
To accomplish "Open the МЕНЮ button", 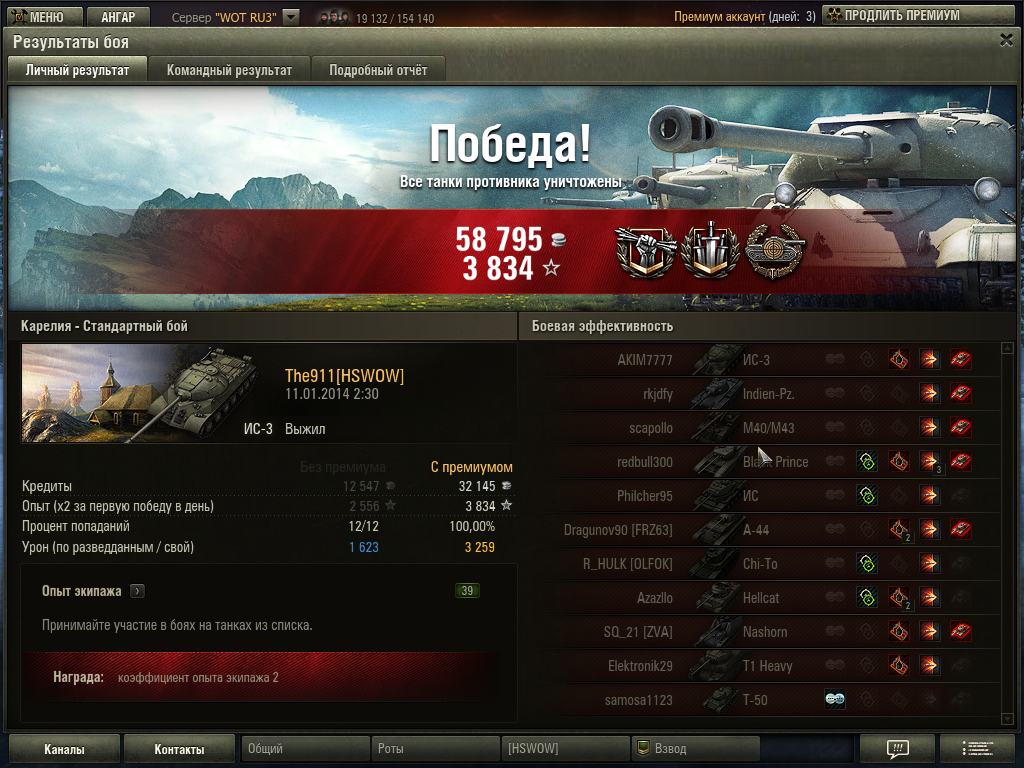I will pos(40,16).
